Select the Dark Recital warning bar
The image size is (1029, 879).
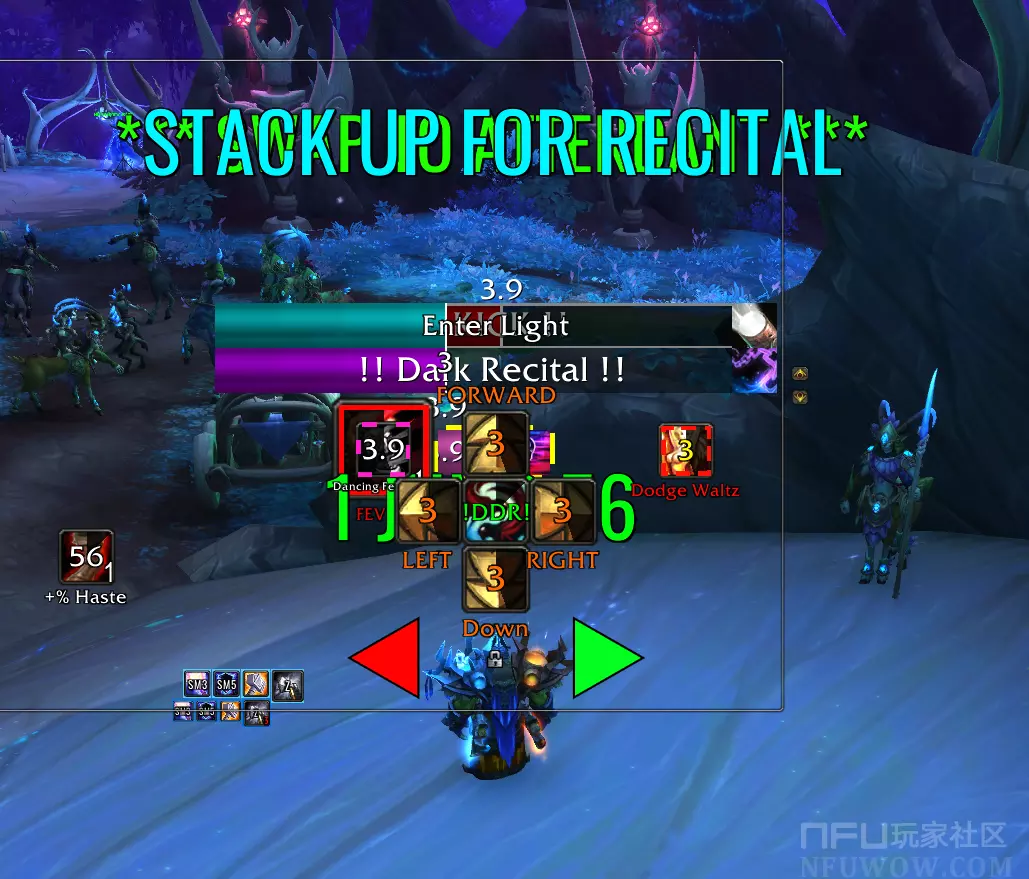tap(495, 370)
